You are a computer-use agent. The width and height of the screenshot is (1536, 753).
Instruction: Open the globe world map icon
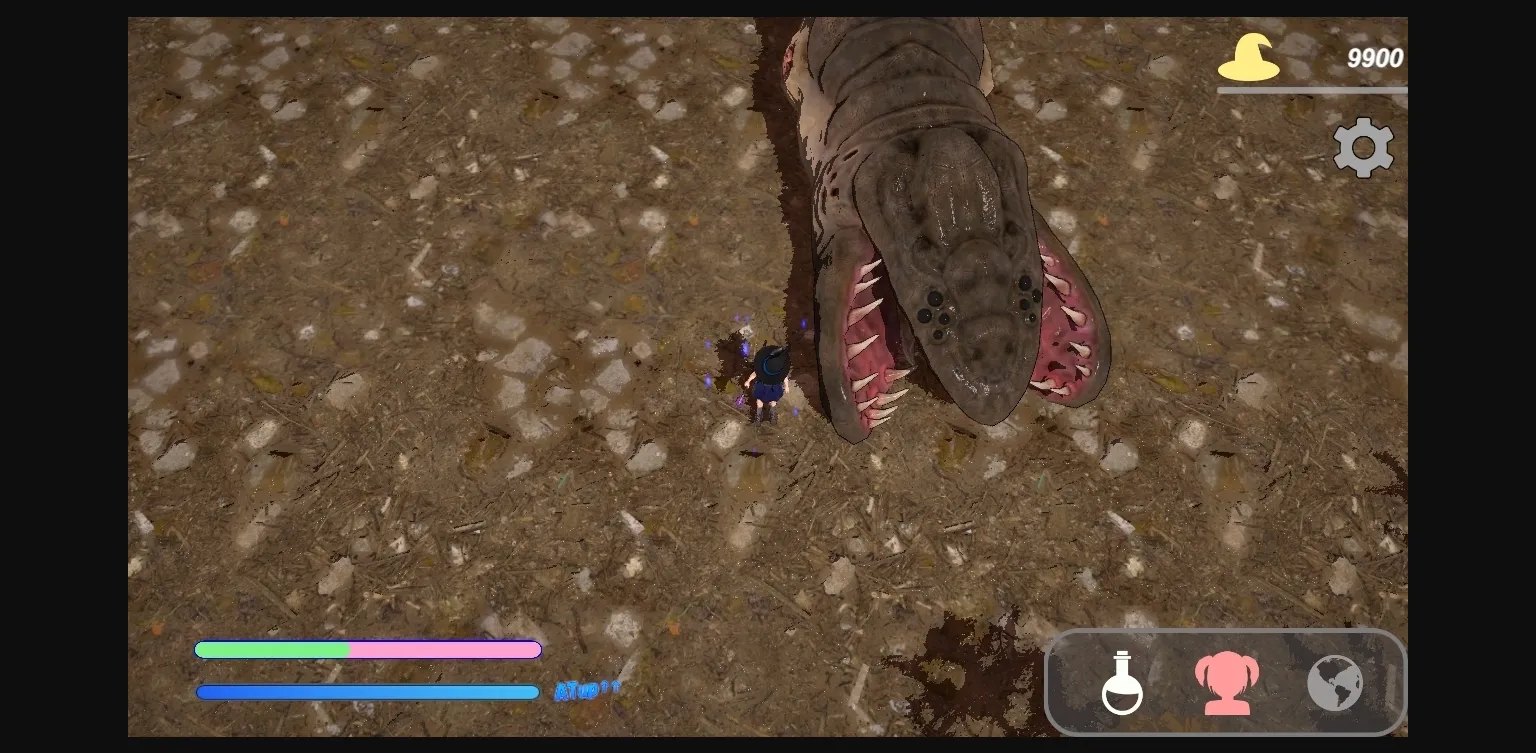pyautogui.click(x=1335, y=683)
